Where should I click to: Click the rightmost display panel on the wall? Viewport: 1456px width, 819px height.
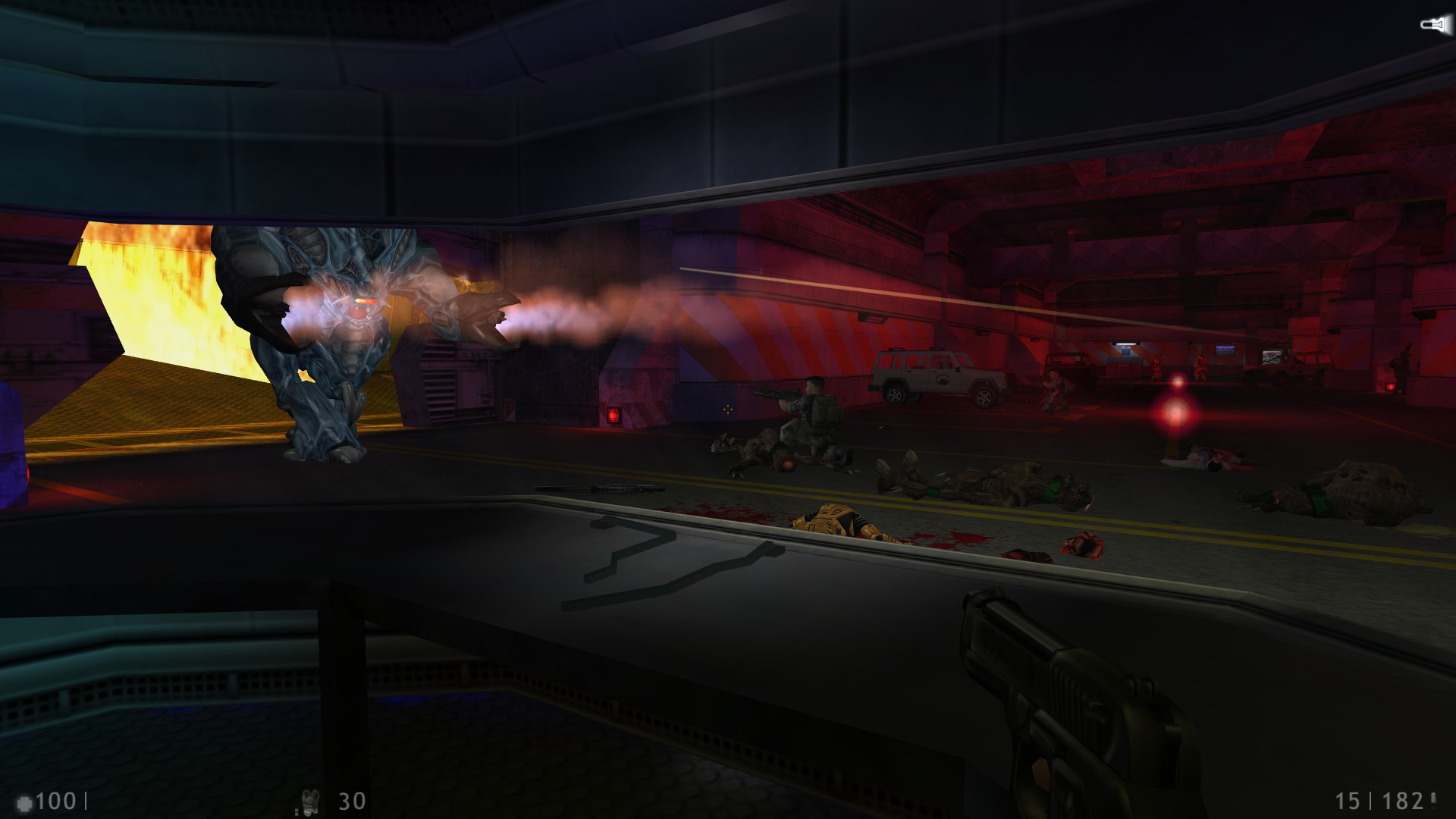pyautogui.click(x=1272, y=355)
